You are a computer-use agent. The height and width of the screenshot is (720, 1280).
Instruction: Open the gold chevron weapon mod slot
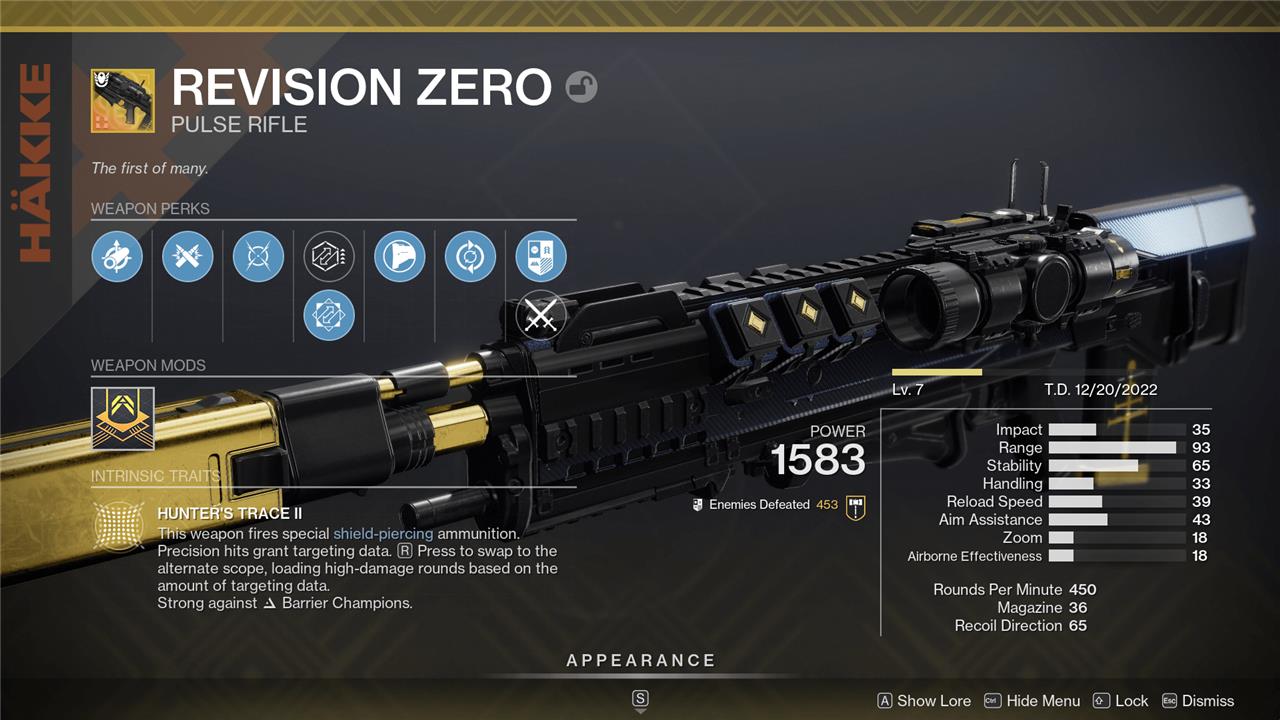coord(123,417)
